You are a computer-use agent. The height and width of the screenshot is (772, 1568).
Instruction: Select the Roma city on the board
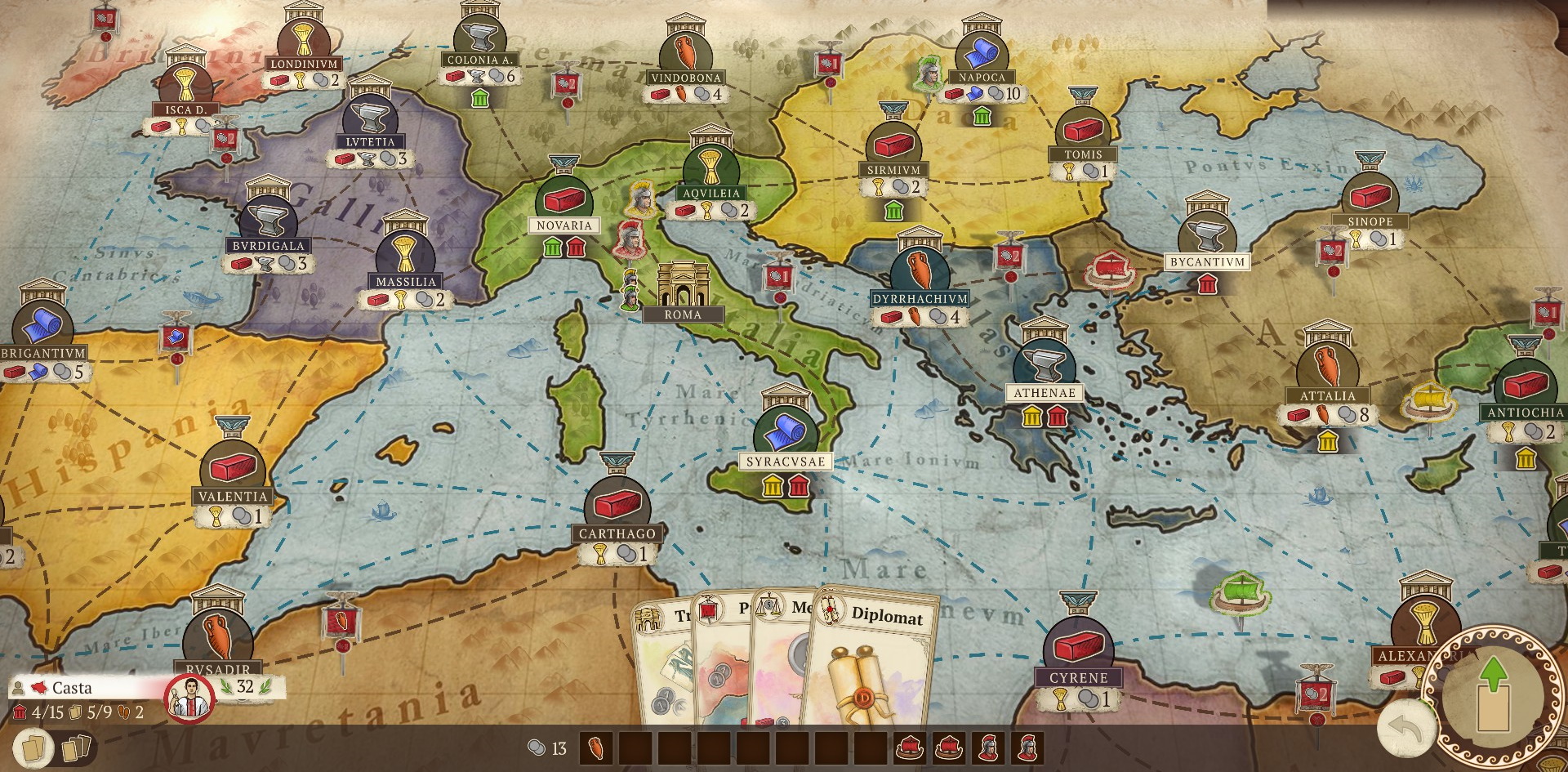point(681,288)
